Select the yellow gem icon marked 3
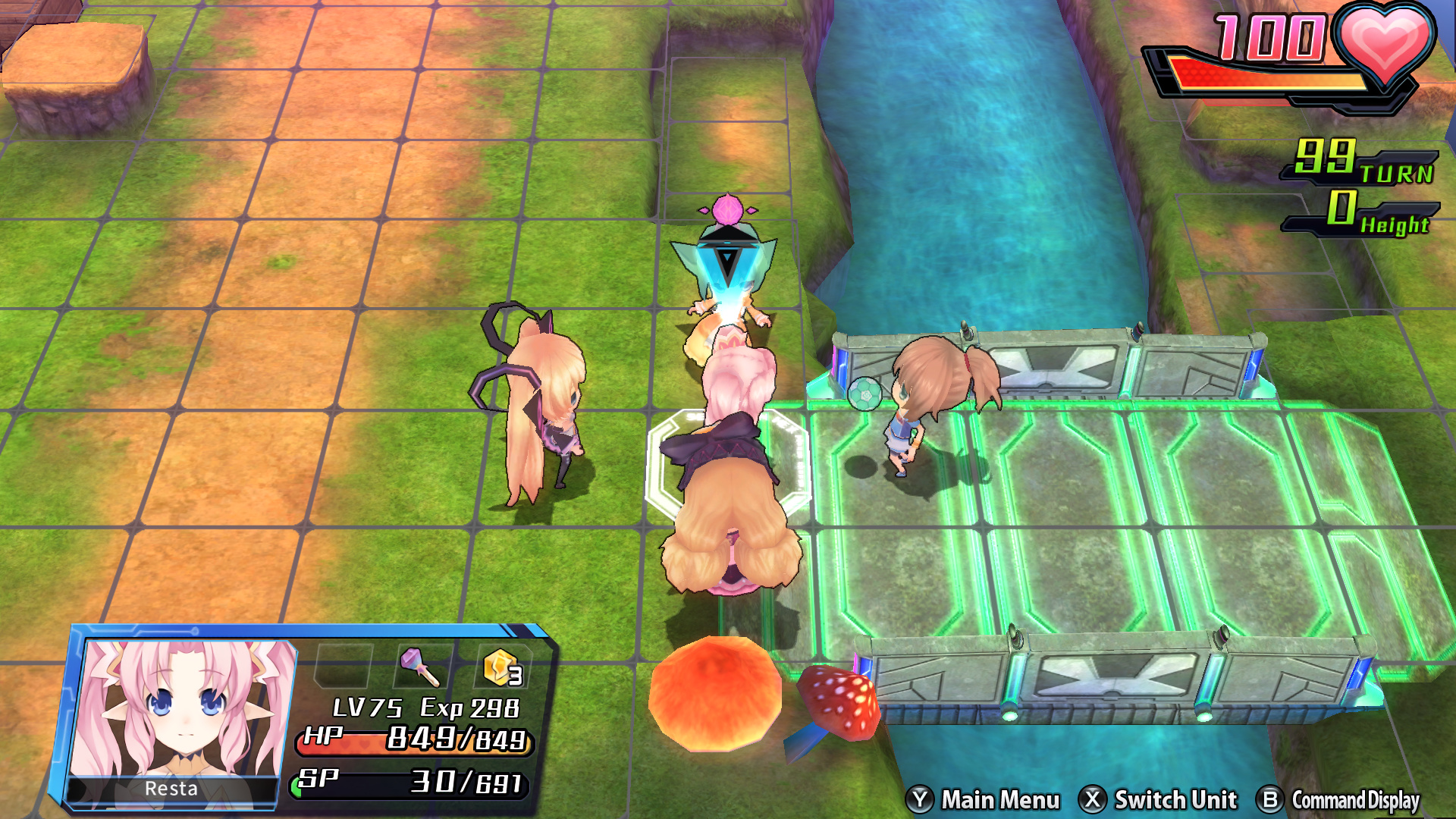The width and height of the screenshot is (1456, 819). 503,667
